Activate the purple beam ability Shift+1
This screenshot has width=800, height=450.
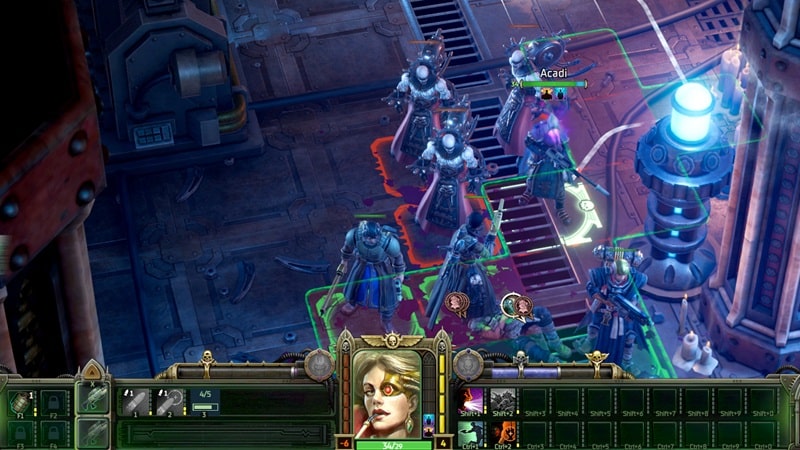(472, 401)
